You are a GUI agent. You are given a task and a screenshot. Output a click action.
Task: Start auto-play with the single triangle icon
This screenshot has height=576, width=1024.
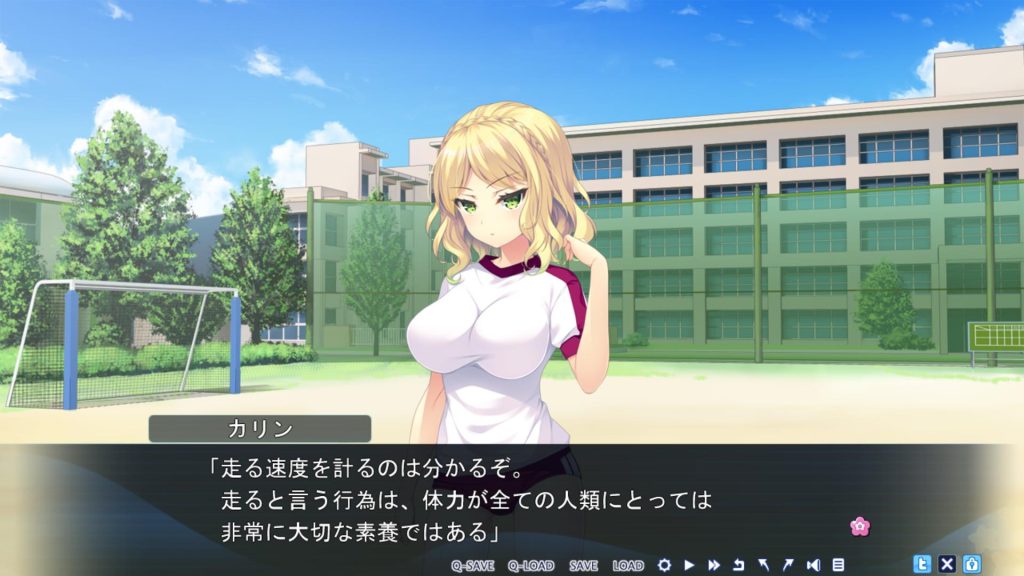click(x=689, y=565)
